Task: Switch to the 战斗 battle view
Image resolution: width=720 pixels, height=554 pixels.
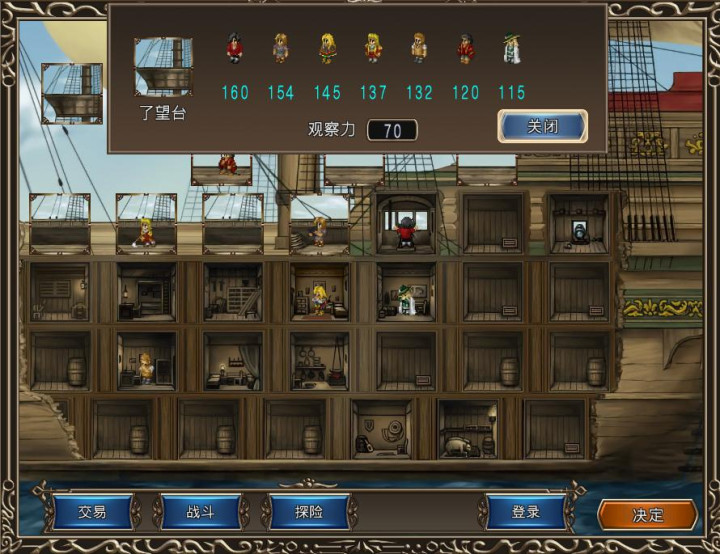Action: (x=201, y=512)
